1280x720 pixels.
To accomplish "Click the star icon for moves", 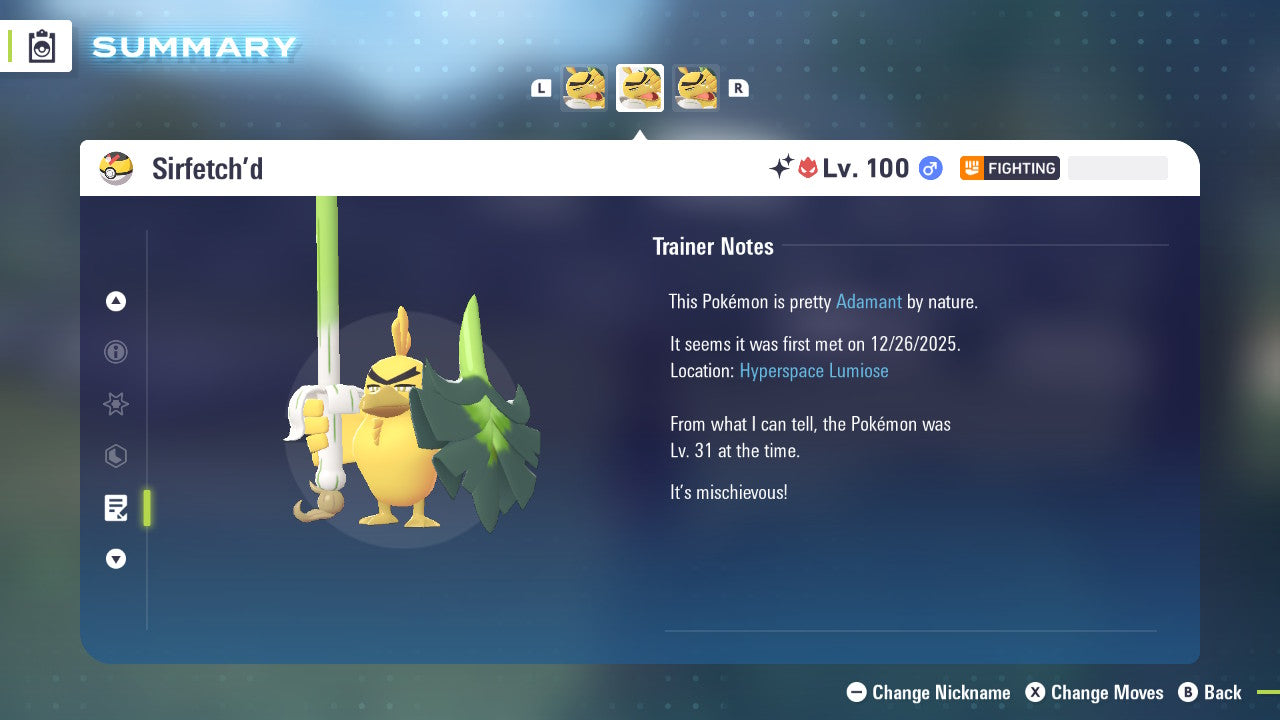I will (116, 404).
